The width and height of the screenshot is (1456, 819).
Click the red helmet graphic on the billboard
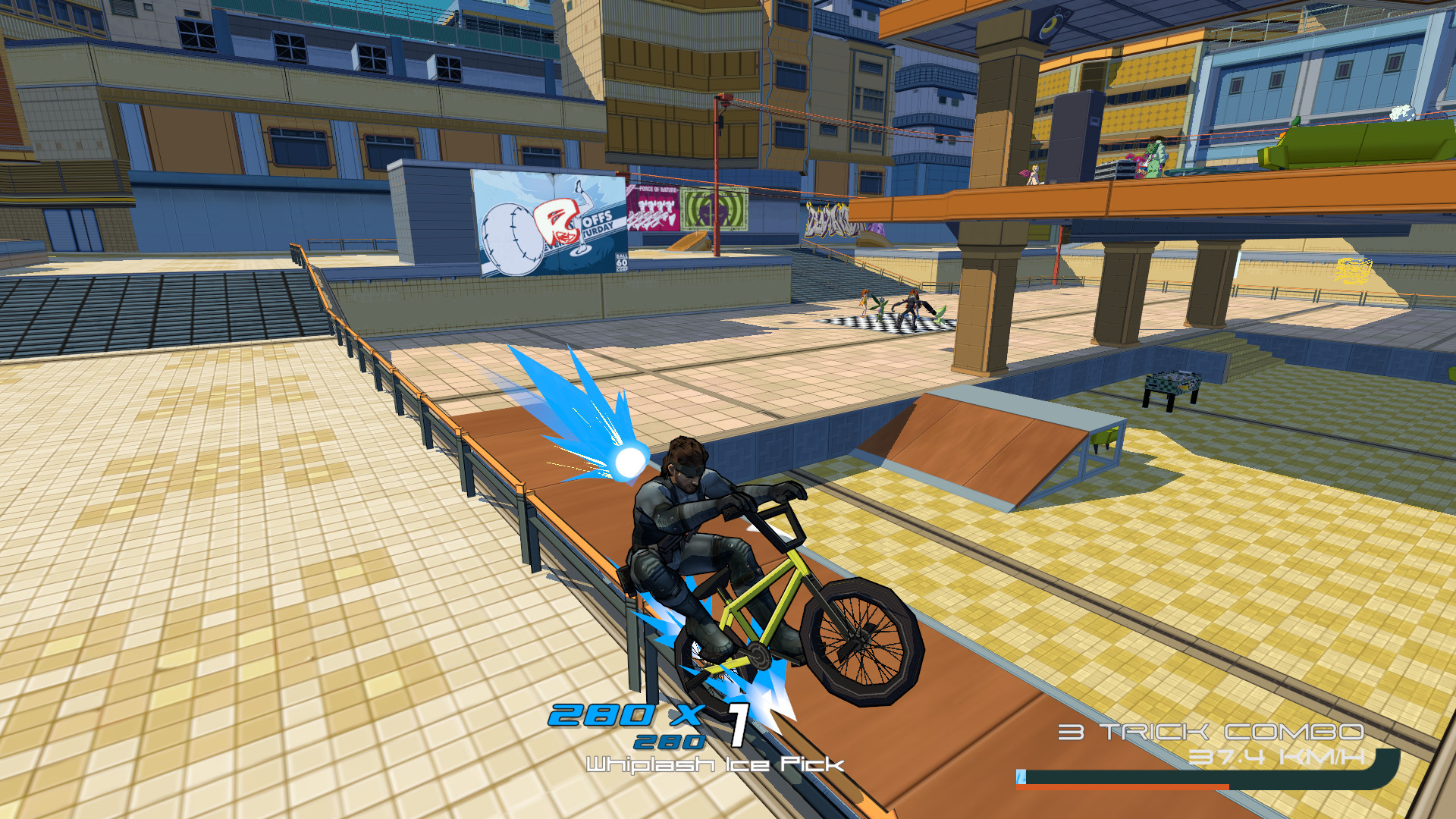pyautogui.click(x=559, y=222)
